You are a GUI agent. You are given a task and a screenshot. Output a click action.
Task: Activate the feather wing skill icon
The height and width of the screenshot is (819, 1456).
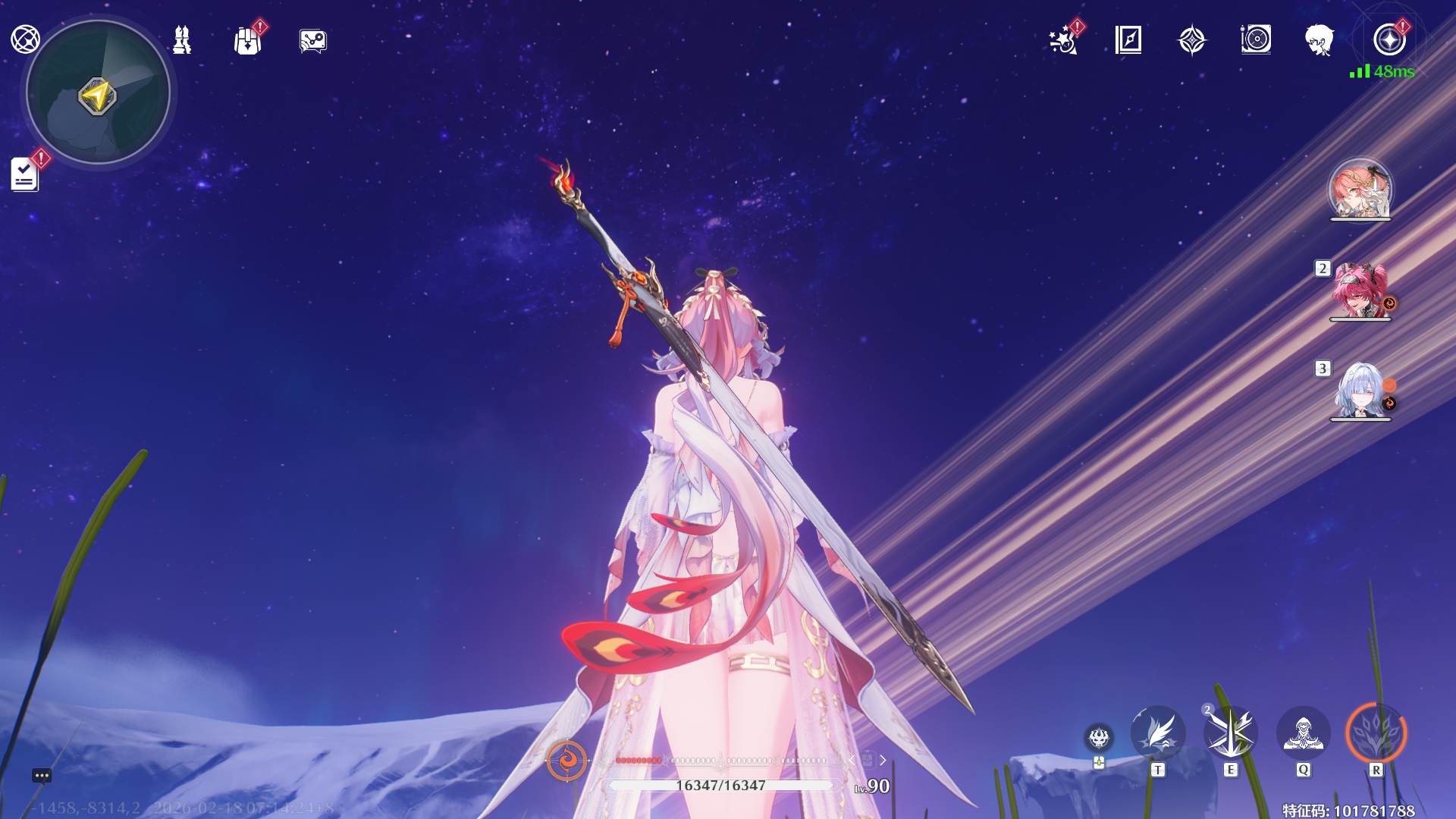(x=1157, y=733)
